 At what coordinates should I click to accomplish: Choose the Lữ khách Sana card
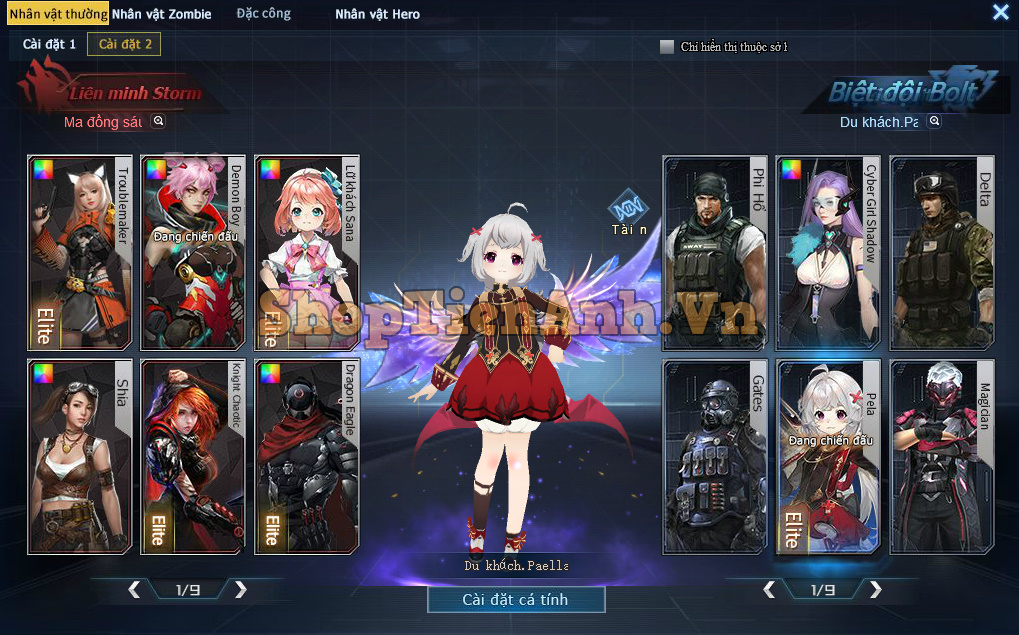point(307,251)
